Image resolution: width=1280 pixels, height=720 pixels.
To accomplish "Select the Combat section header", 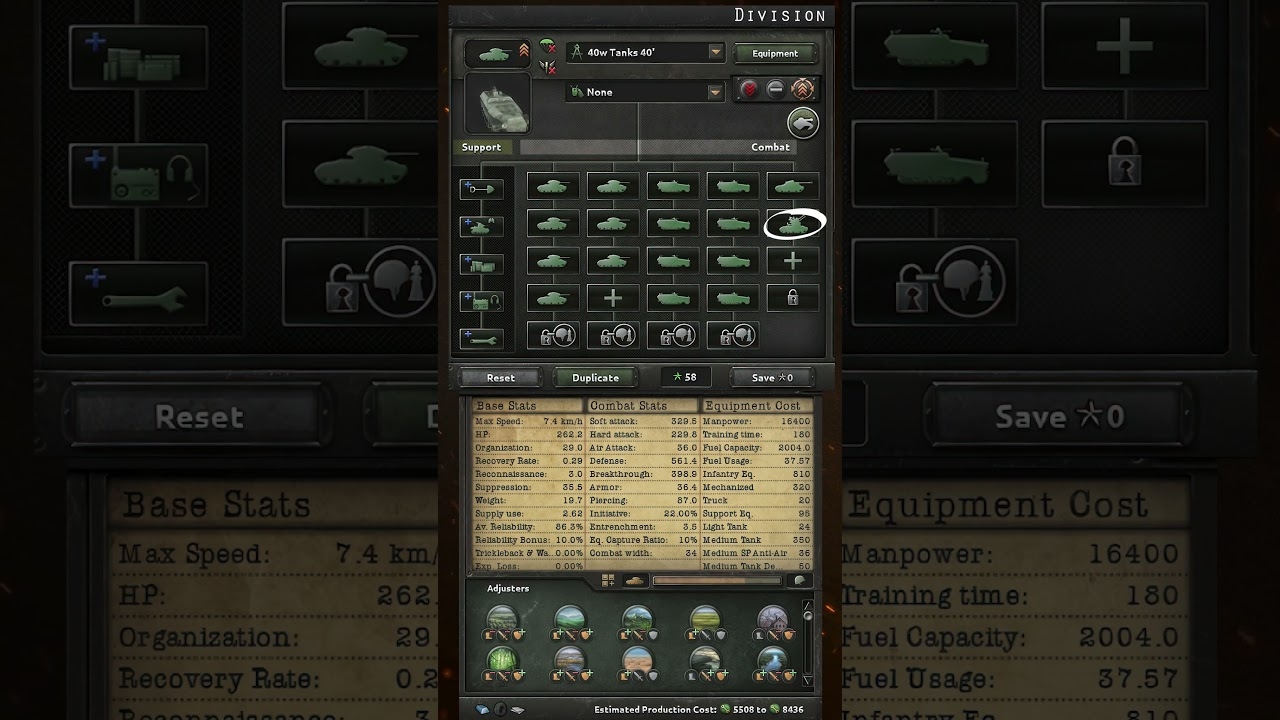I will click(770, 147).
